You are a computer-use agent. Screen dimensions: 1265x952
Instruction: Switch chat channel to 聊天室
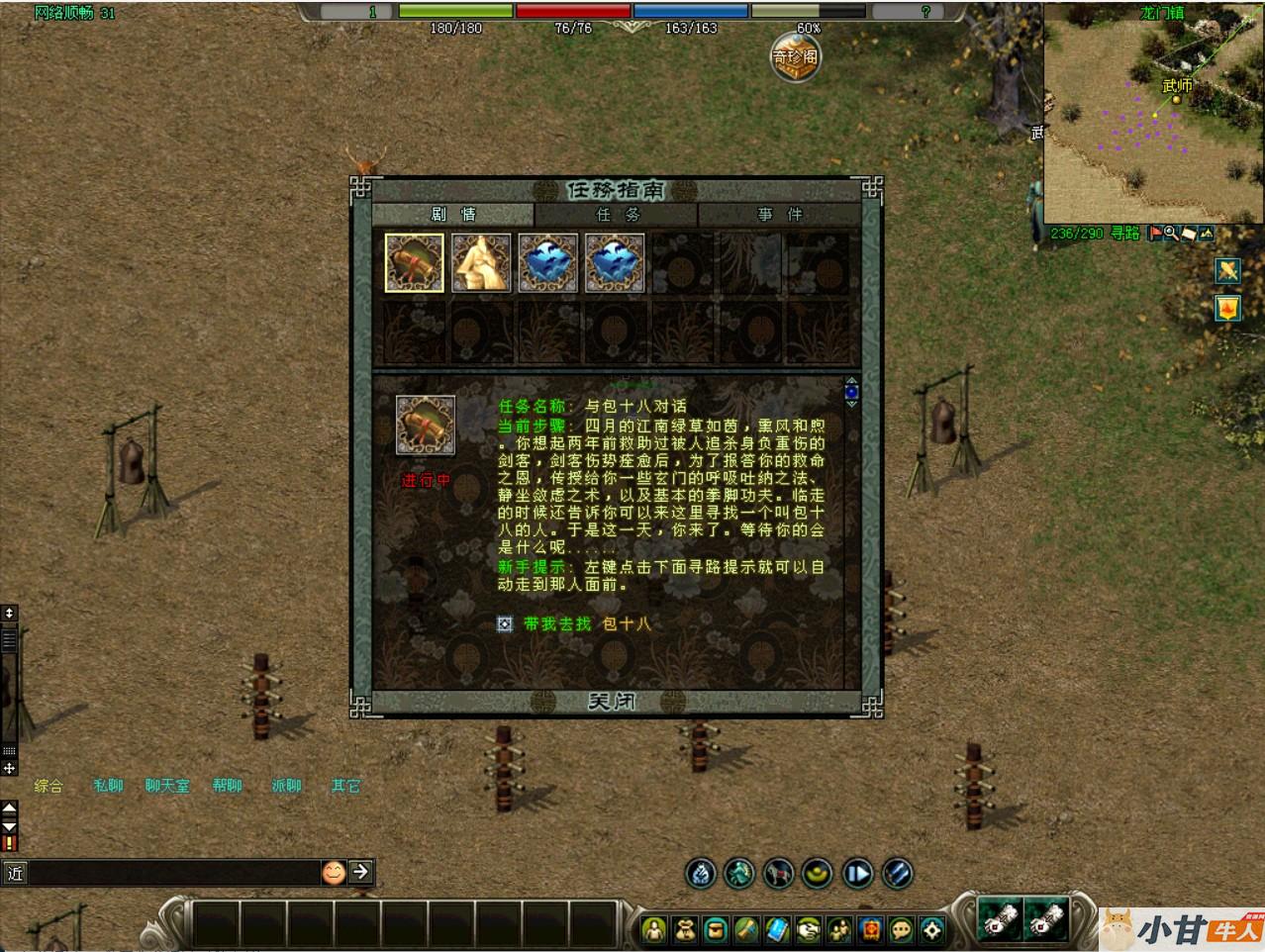pyautogui.click(x=167, y=786)
